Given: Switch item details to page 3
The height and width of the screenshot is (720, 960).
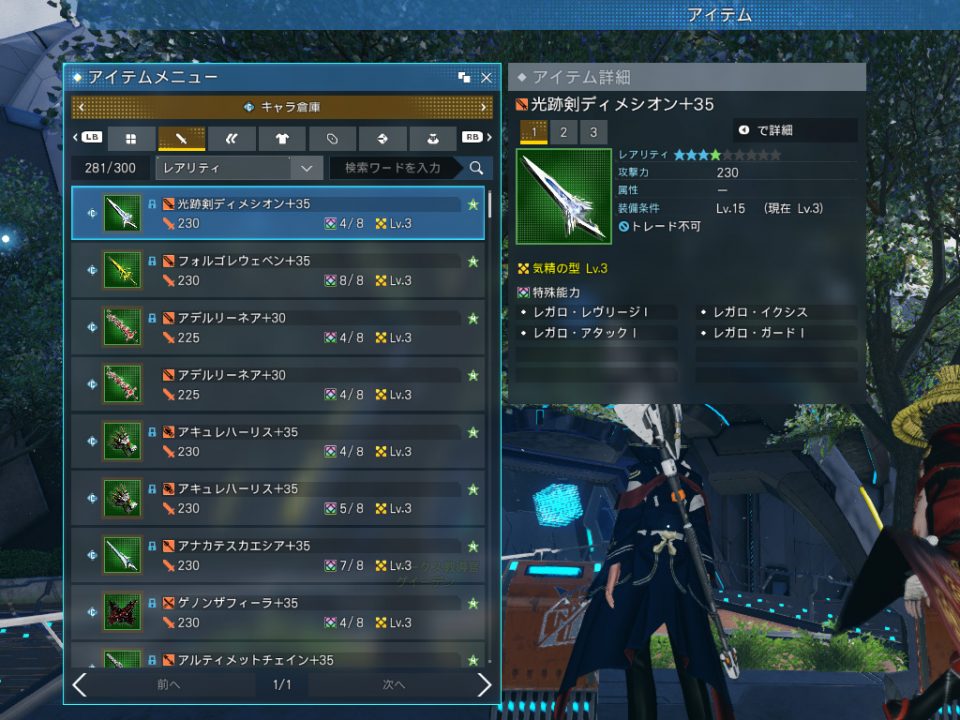Looking at the screenshot, I should click(593, 132).
